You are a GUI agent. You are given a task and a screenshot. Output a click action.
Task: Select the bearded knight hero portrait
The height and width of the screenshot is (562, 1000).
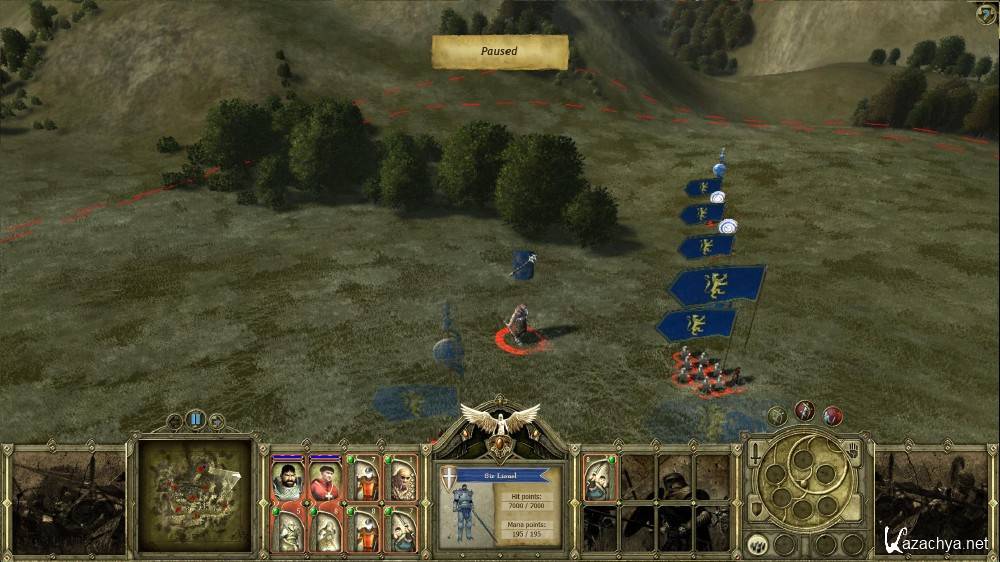pyautogui.click(x=286, y=481)
